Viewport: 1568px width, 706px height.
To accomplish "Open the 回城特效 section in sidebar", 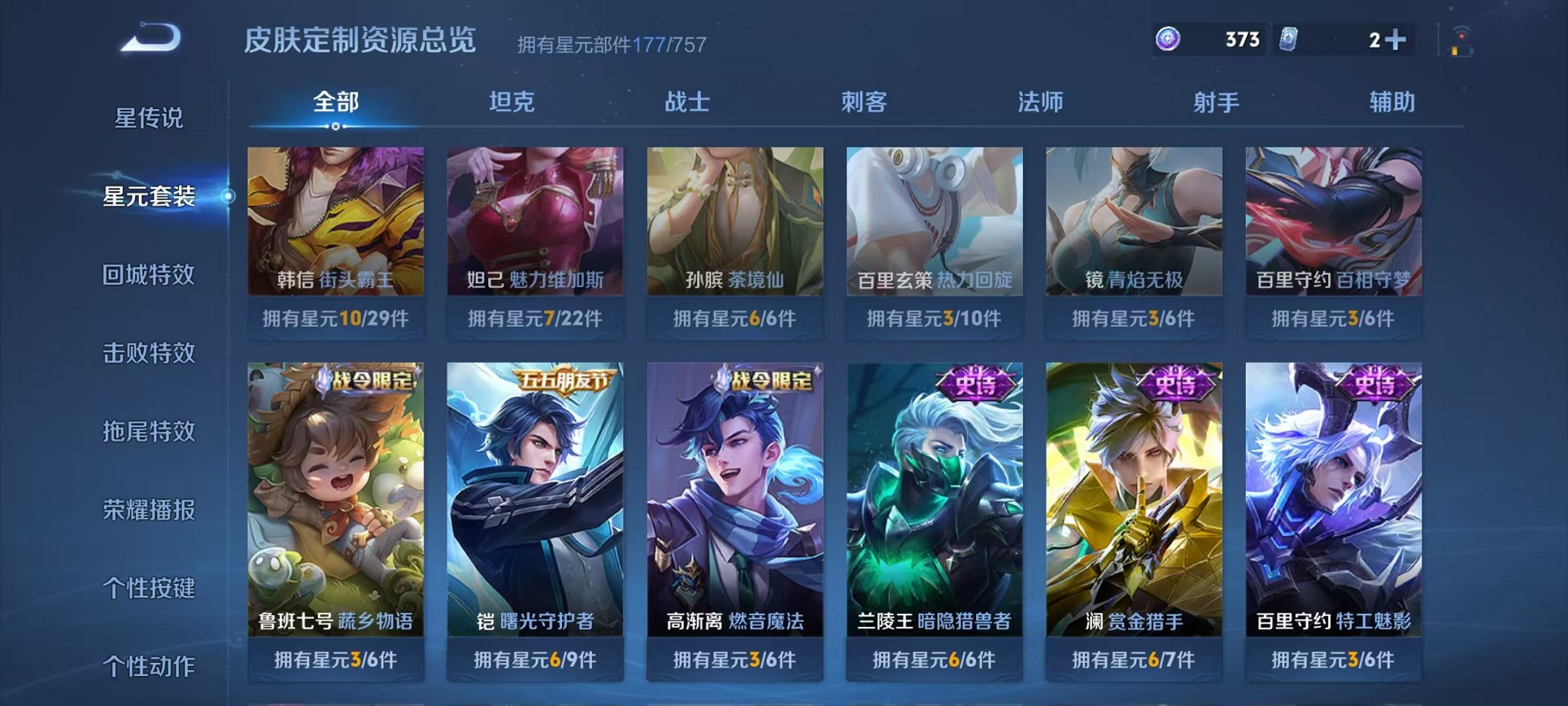I will click(x=151, y=274).
